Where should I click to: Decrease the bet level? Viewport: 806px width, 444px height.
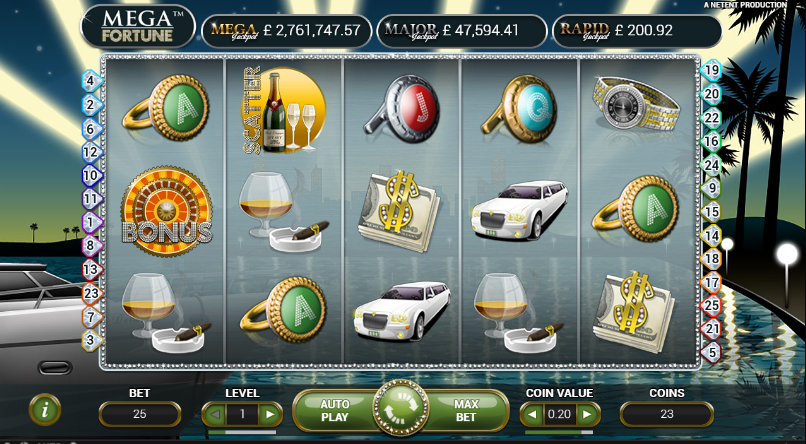(212, 414)
